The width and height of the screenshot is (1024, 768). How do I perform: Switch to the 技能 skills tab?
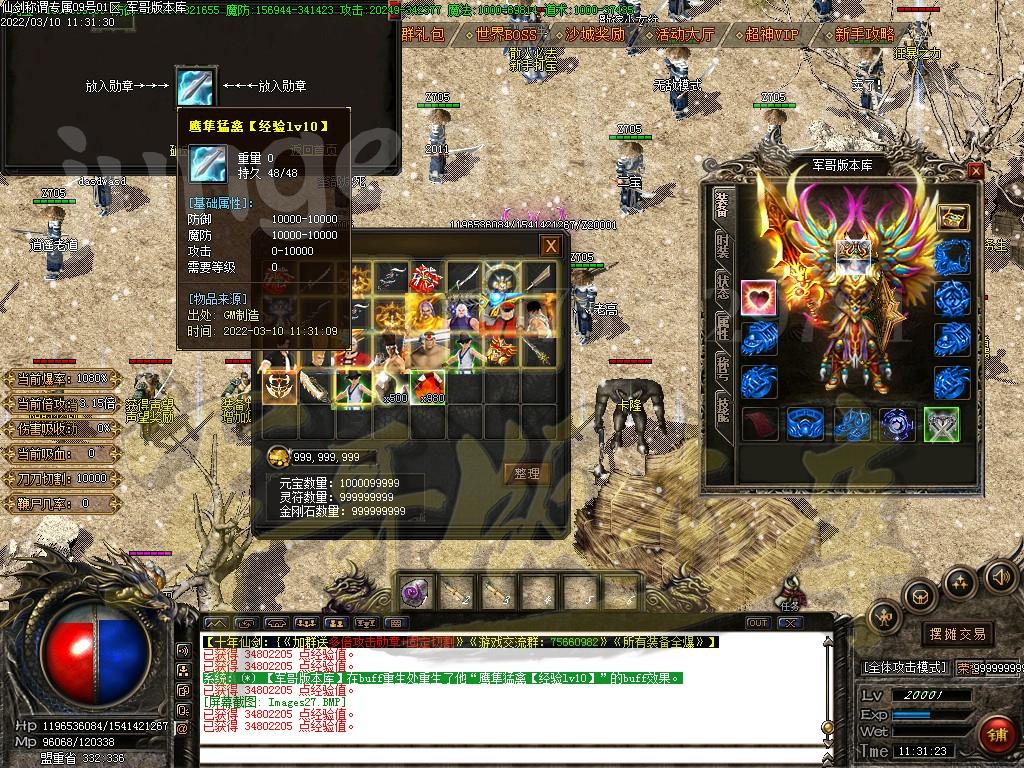pos(722,410)
